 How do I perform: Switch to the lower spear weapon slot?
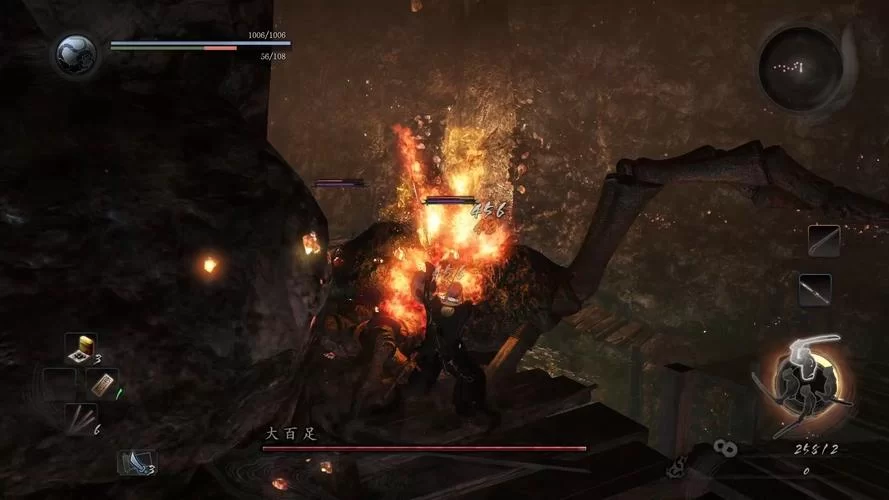[x=815, y=290]
